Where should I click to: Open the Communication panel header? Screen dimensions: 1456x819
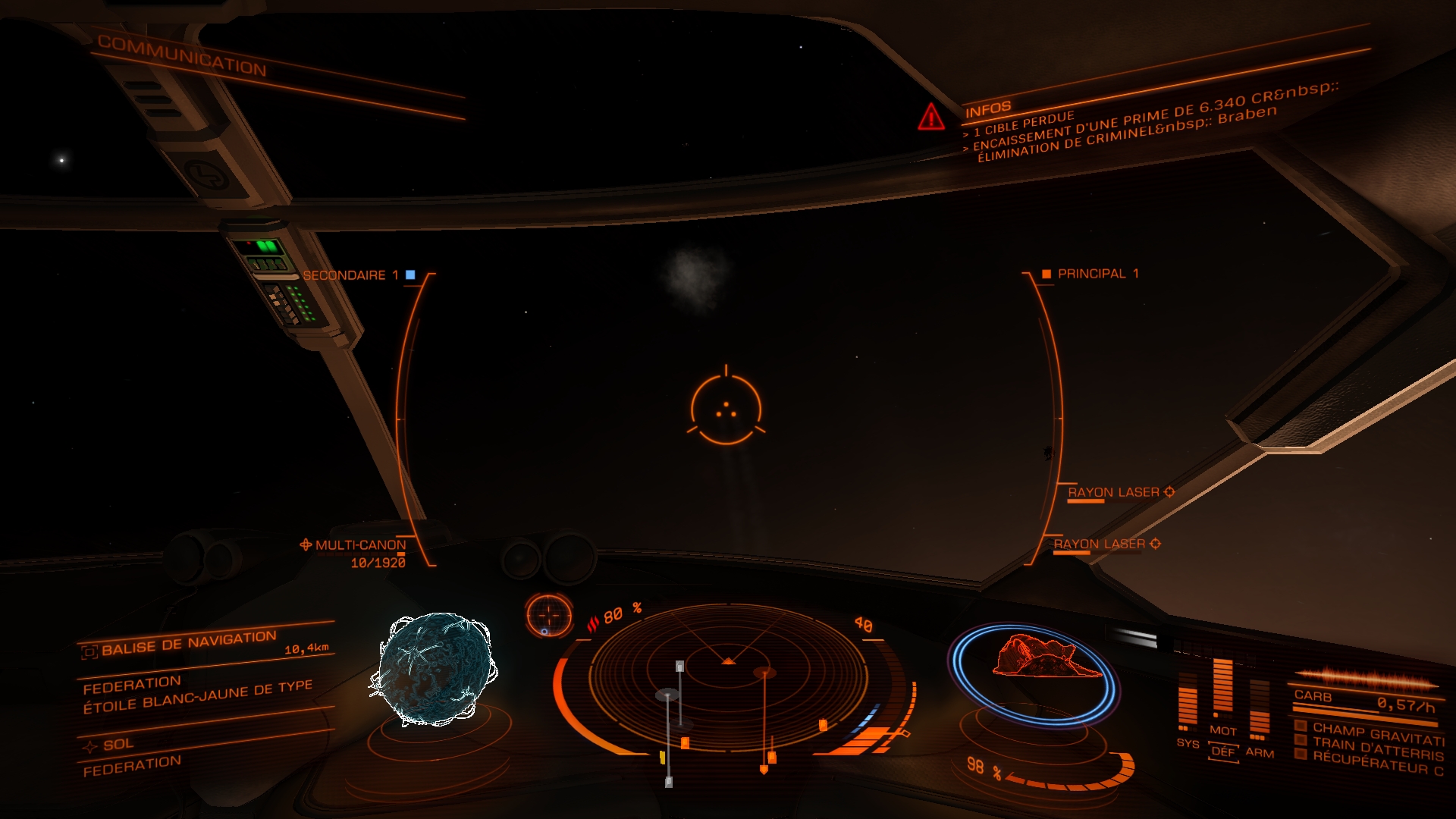tap(182, 55)
